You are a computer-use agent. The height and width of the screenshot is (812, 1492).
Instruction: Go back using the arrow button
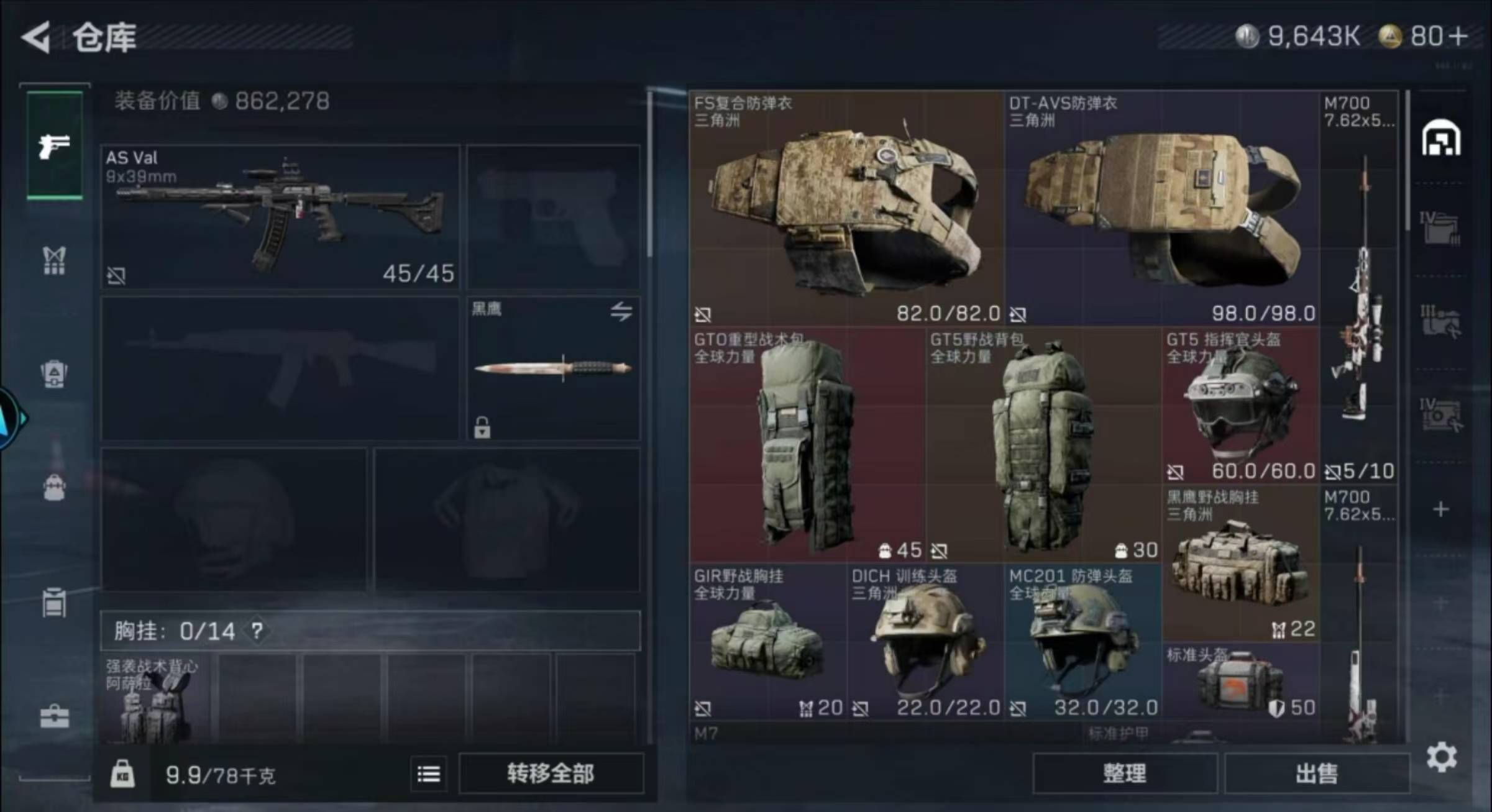36,37
